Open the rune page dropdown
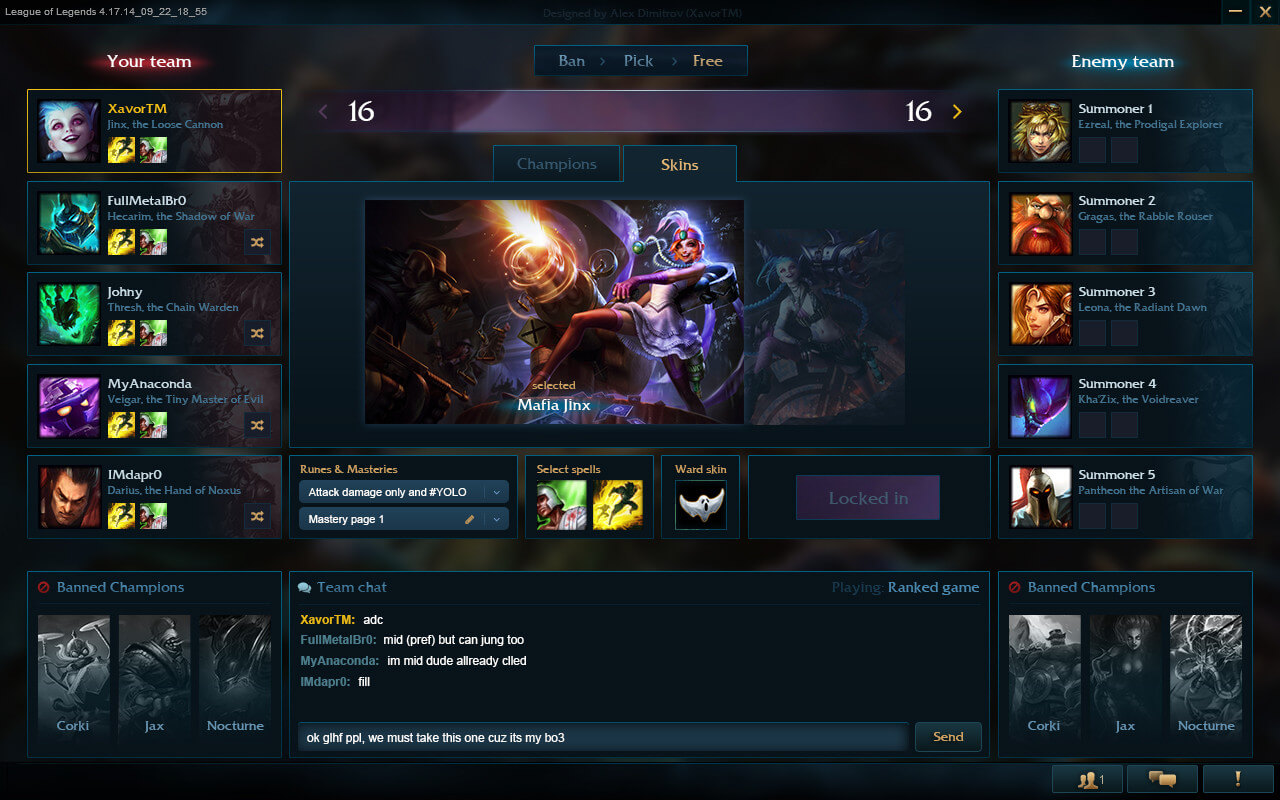The height and width of the screenshot is (800, 1280). [497, 492]
